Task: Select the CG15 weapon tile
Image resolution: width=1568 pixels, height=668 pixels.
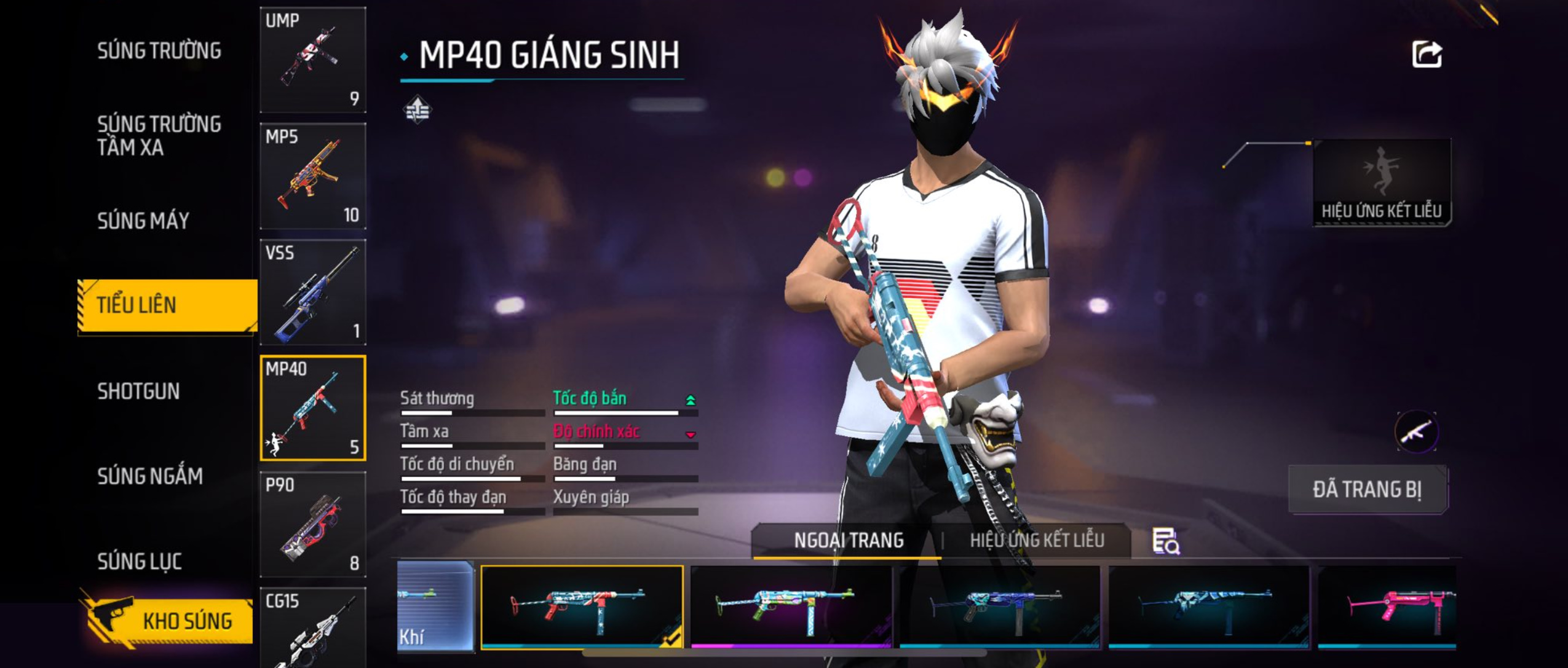Action: click(313, 628)
